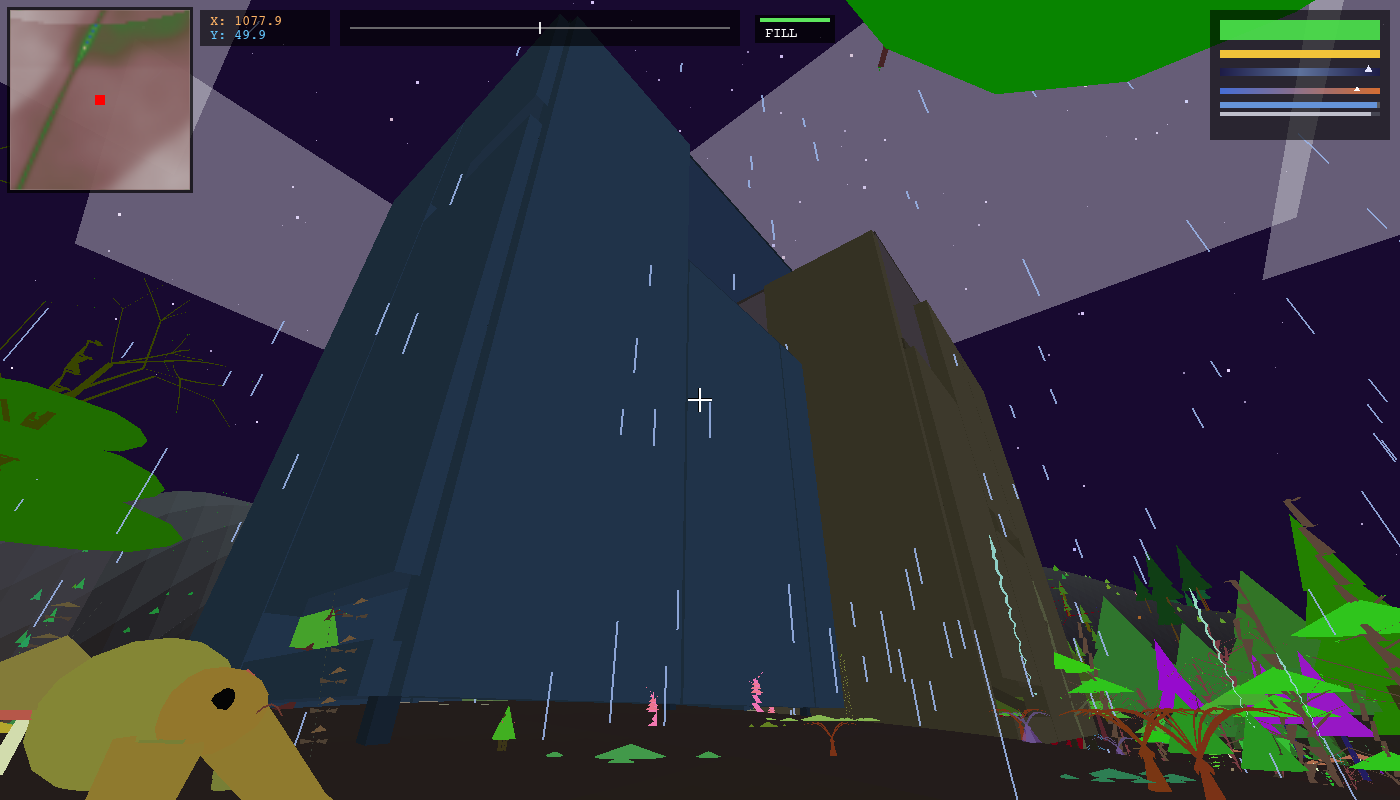
Task: Click the minimap panel in the top-left corner
Action: coord(98,100)
